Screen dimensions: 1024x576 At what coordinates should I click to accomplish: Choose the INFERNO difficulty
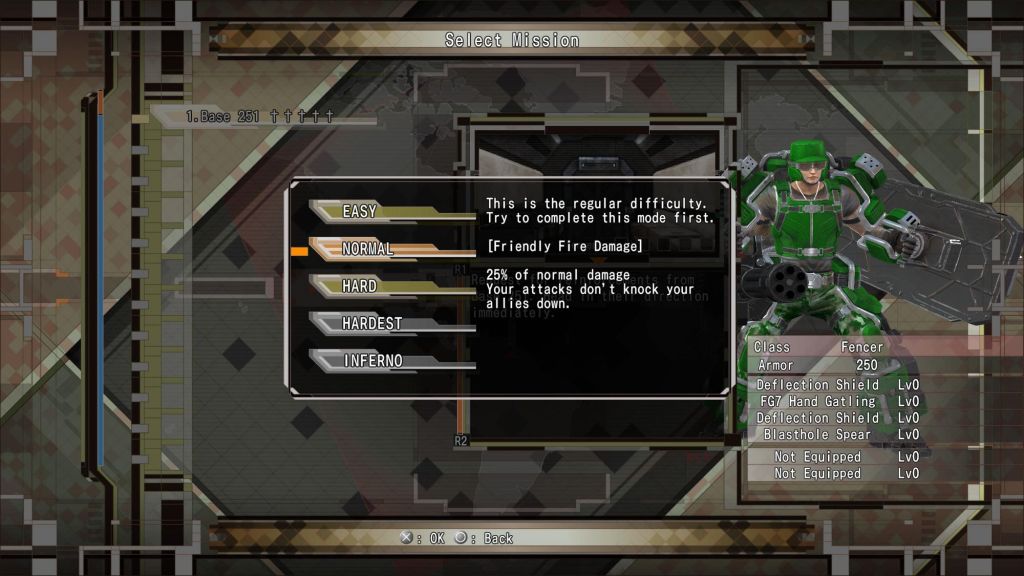coord(372,360)
